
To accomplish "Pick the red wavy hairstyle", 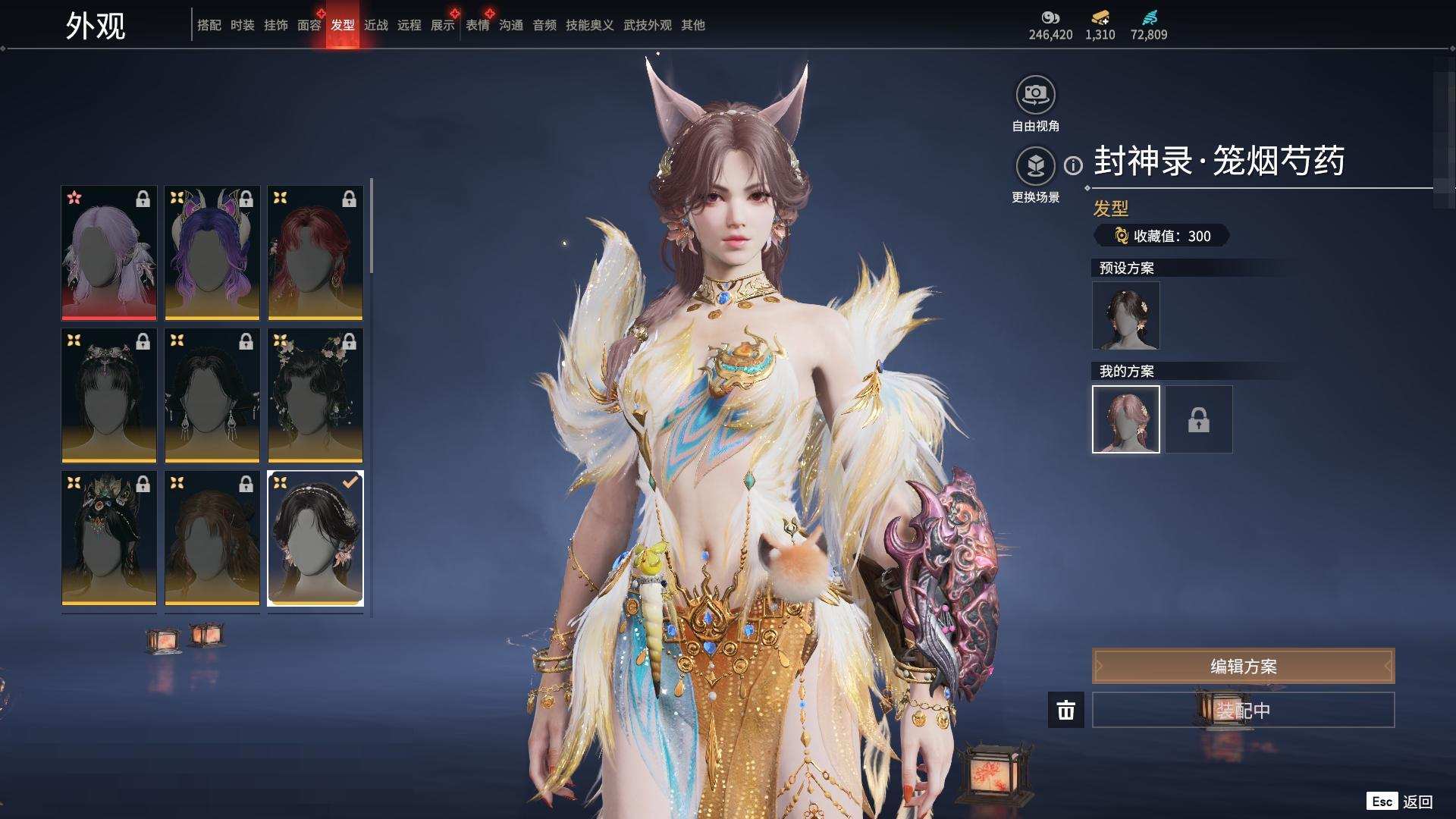I will click(315, 253).
